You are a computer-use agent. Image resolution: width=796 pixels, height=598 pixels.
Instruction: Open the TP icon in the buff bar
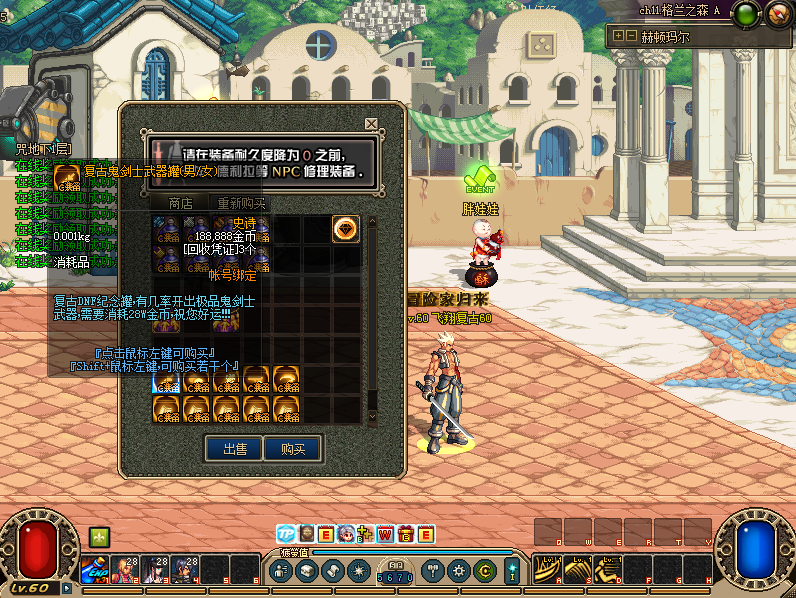pos(286,534)
